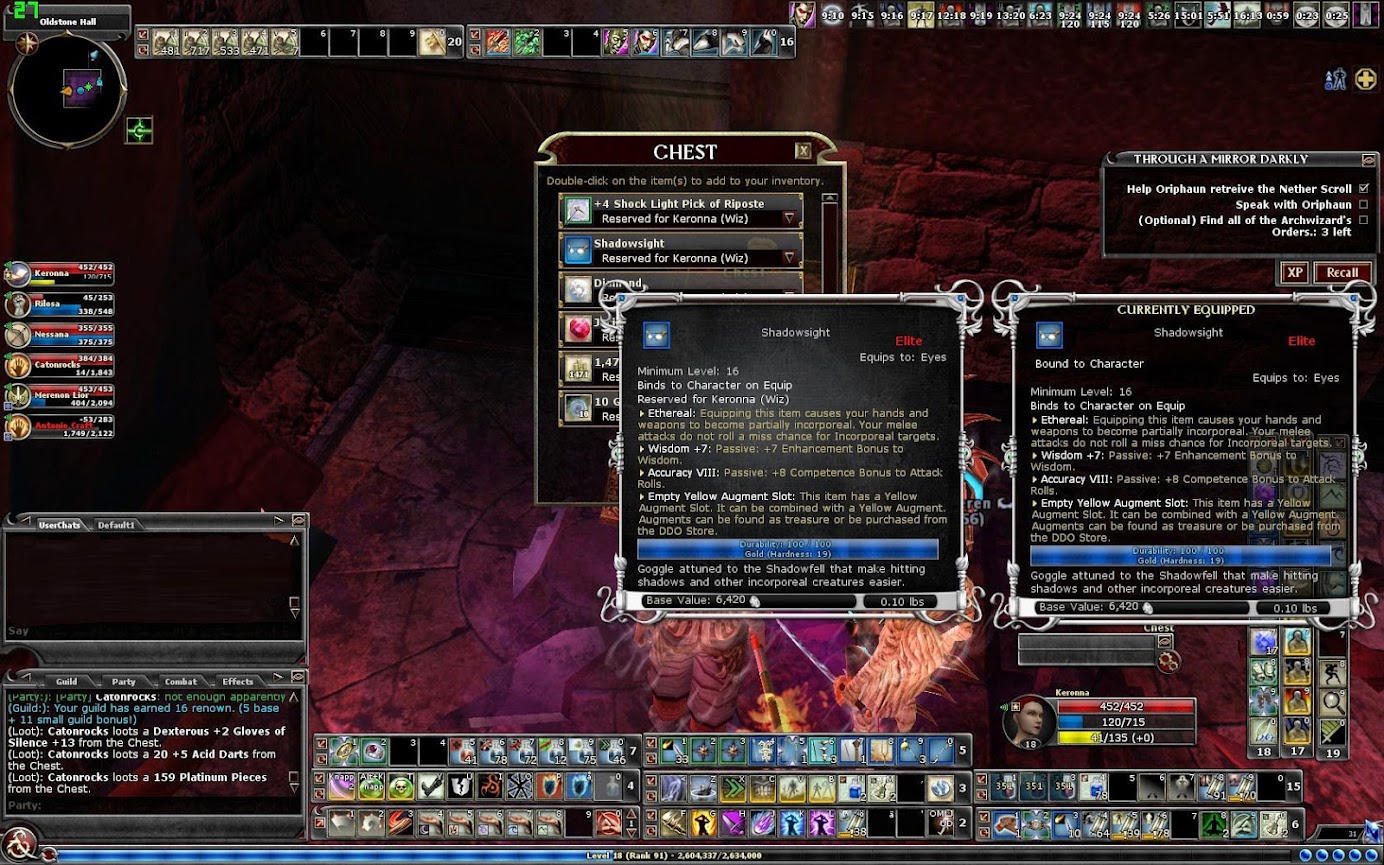Screen dimensions: 1384x865
Task: Open the UserChats tab
Action: tap(59, 524)
